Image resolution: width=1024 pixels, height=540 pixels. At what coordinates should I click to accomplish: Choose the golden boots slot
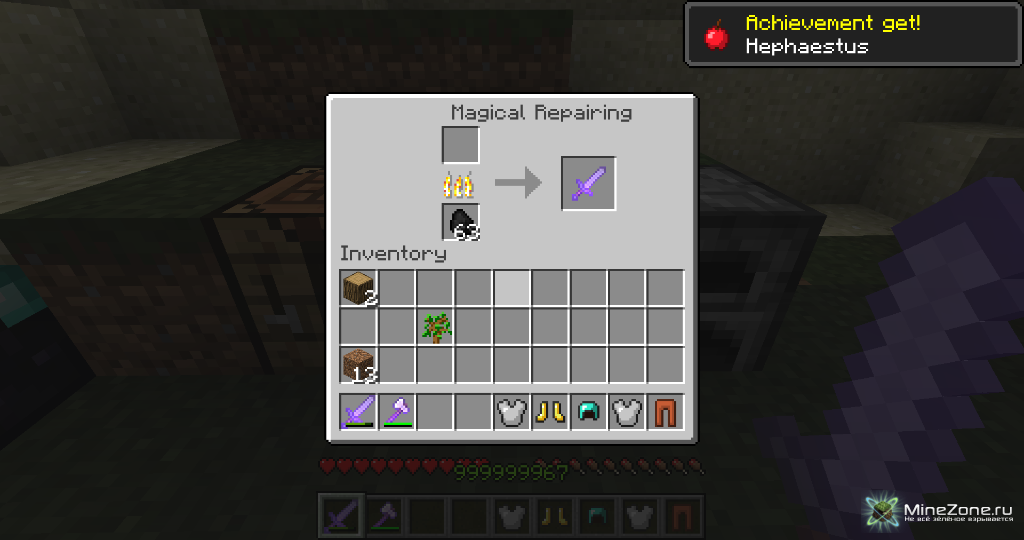(550, 412)
